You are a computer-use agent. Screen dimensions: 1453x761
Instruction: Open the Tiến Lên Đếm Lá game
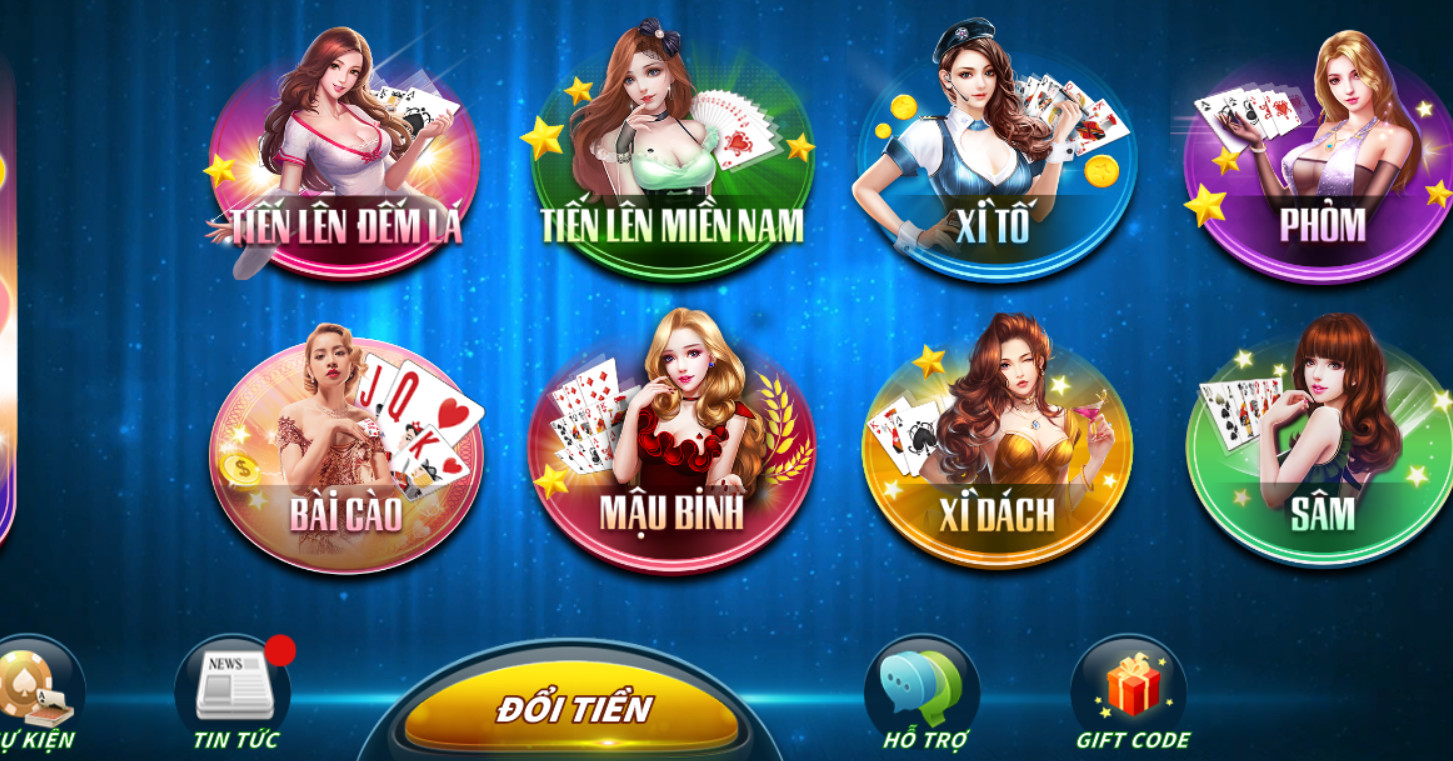pos(344,172)
